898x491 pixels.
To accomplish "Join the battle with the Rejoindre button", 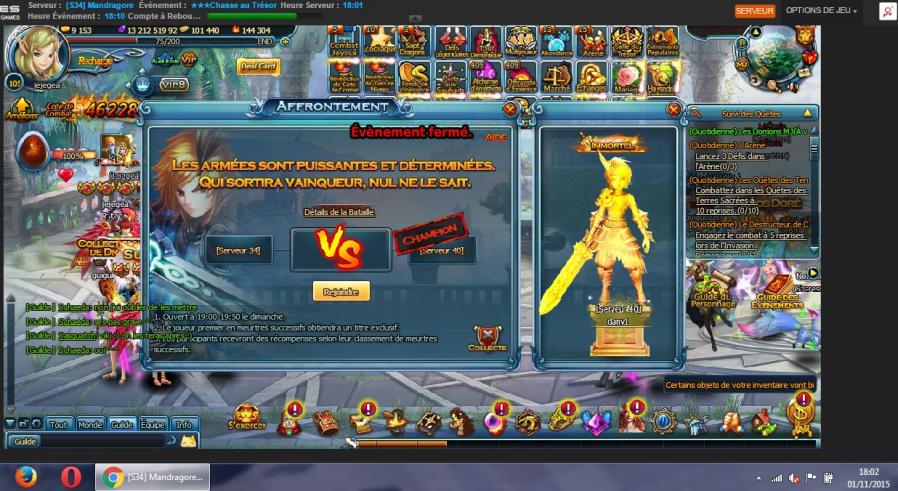I will pos(341,291).
